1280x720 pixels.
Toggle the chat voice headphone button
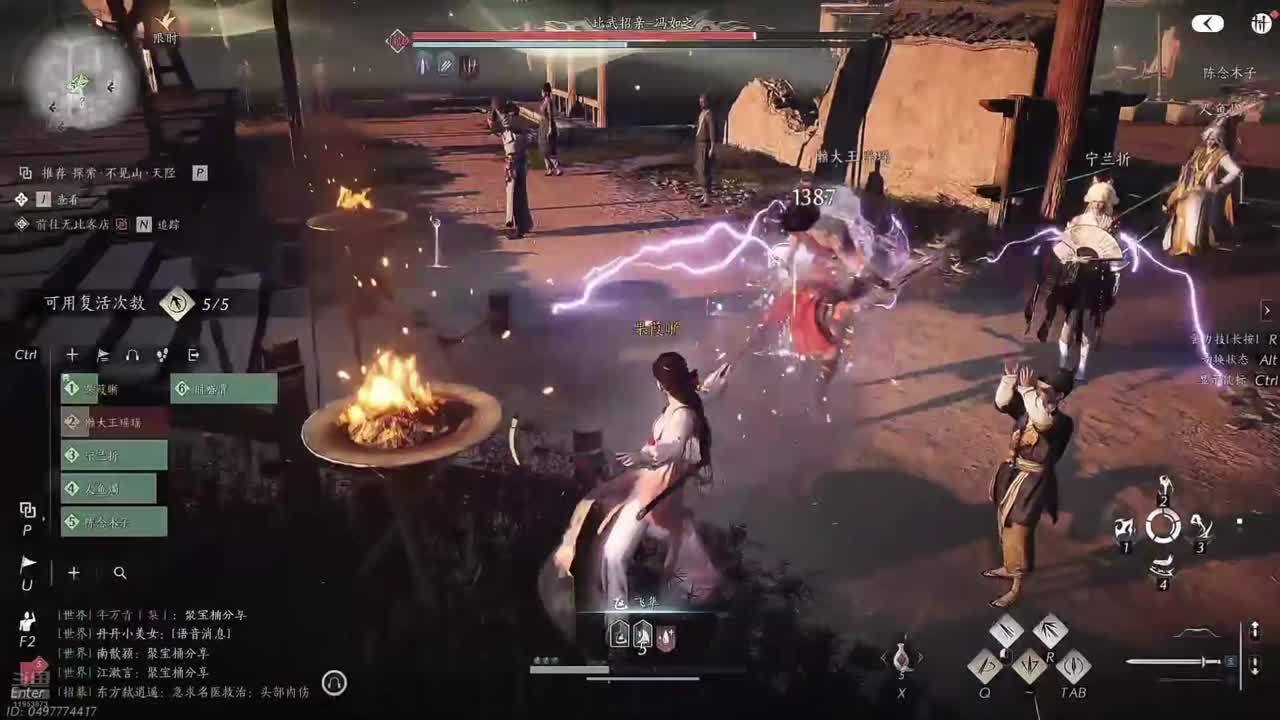335,684
